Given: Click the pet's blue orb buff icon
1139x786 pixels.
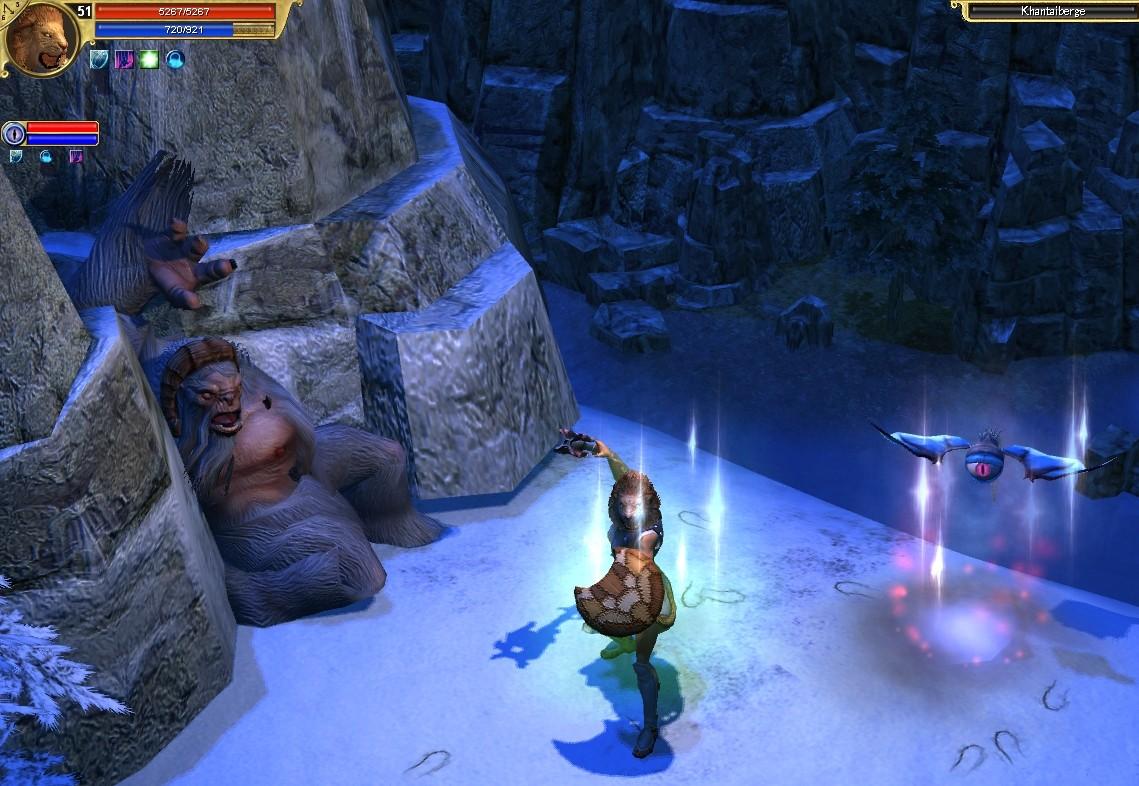Looking at the screenshot, I should (46, 157).
